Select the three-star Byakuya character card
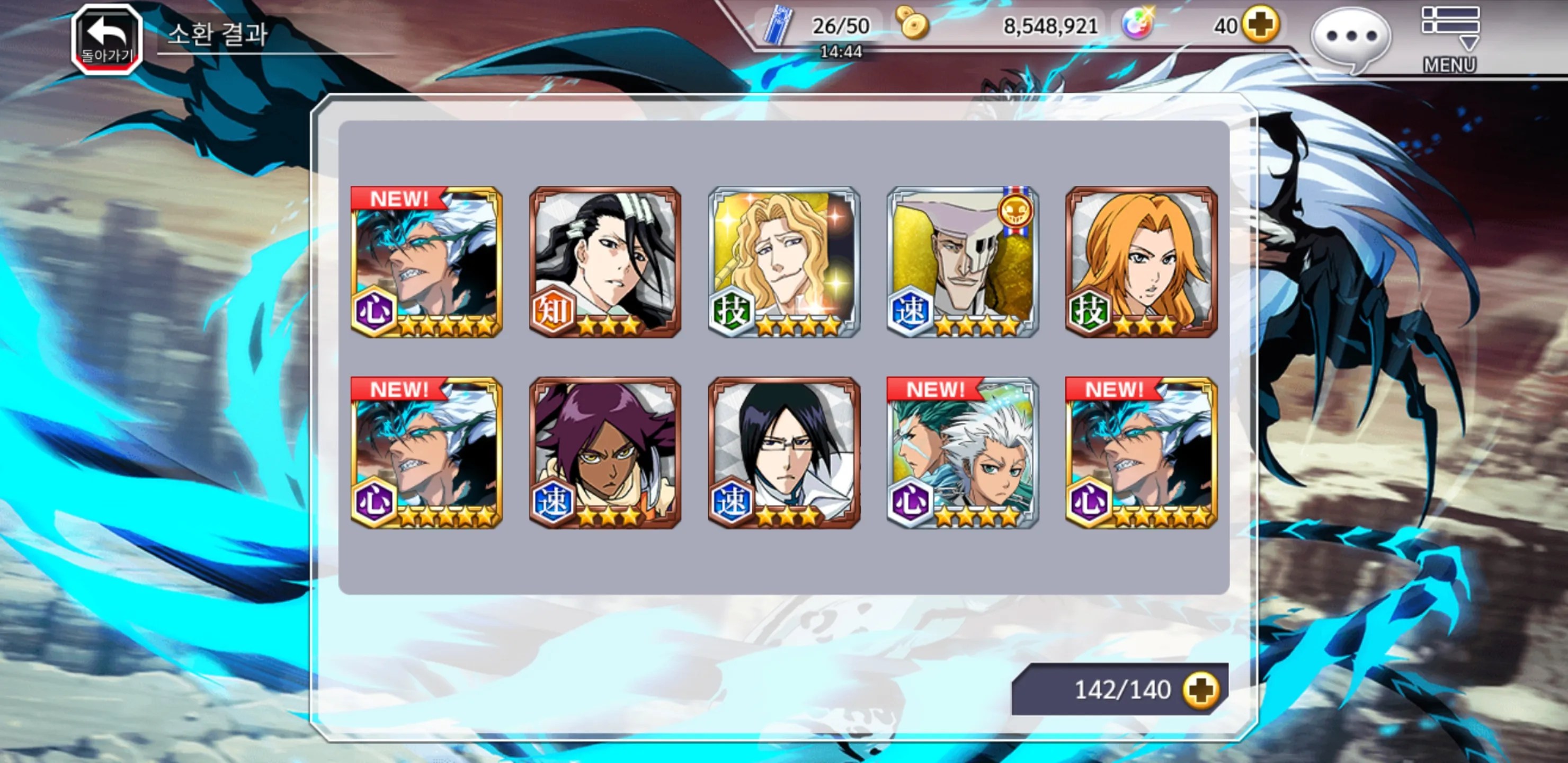Screen dimensions: 1568x763 605,262
